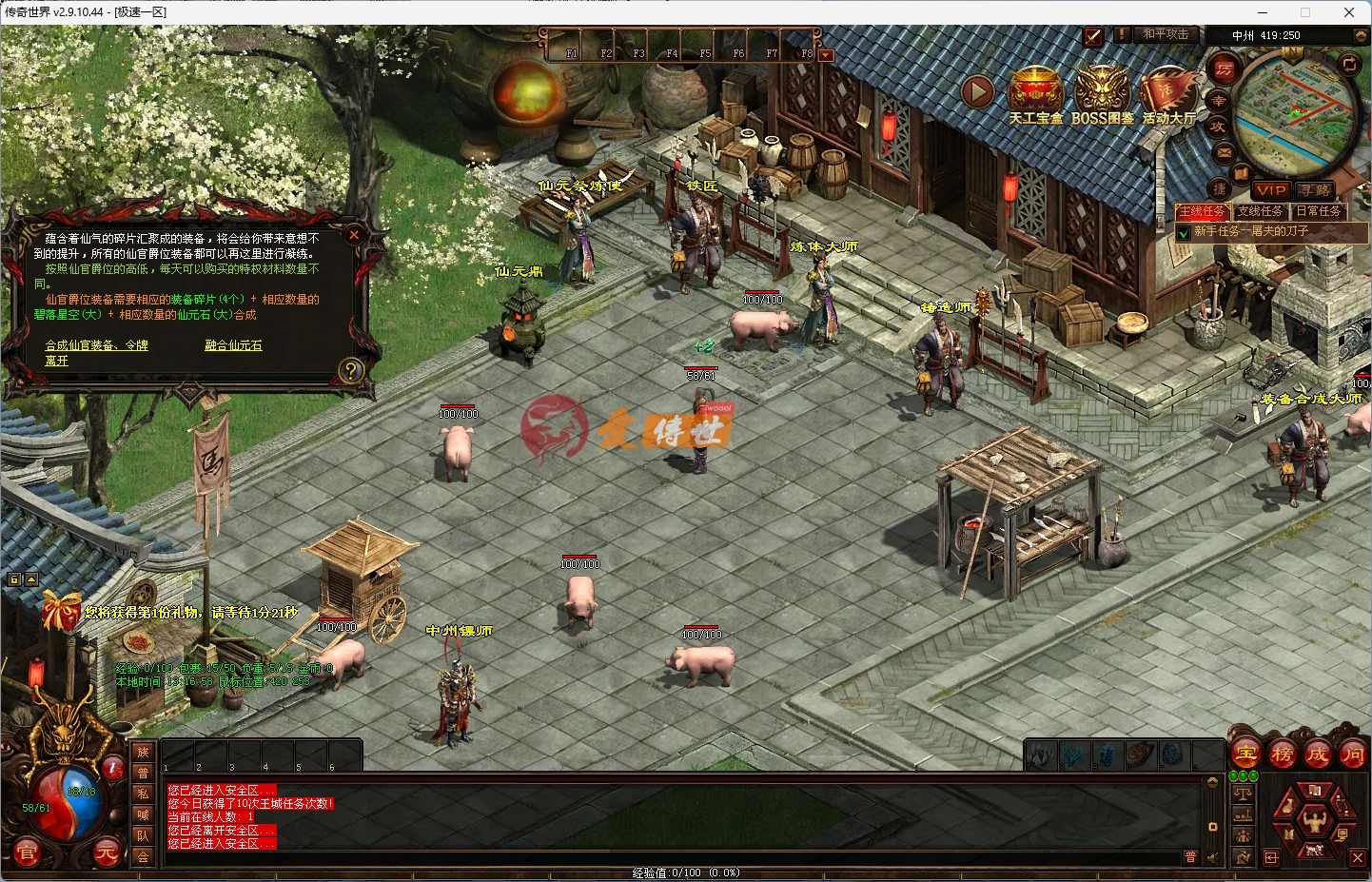The height and width of the screenshot is (882, 1372).
Task: Toggle the 和平攻击 attack mode setting
Action: [x=1166, y=34]
